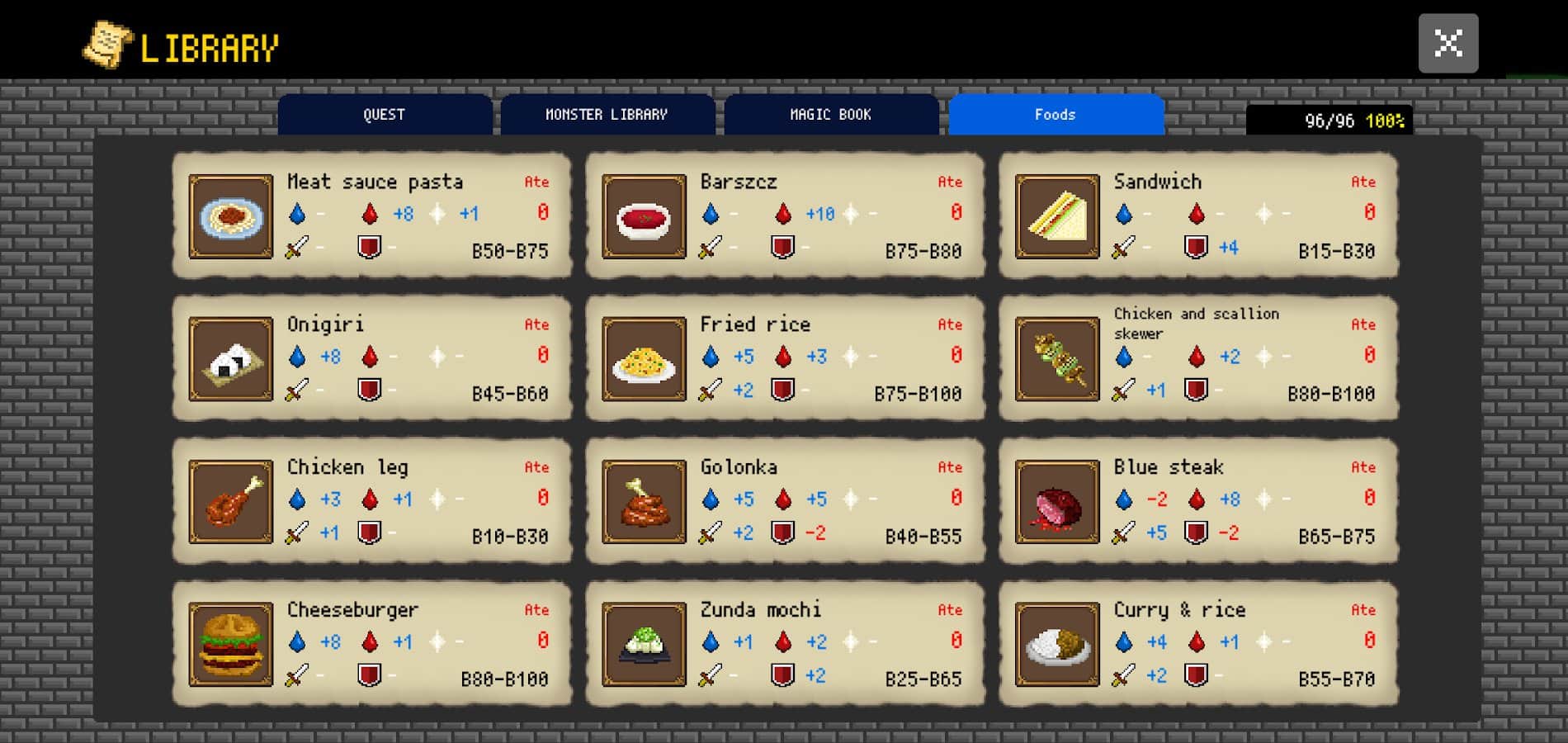Image resolution: width=1568 pixels, height=743 pixels.
Task: Choose the Cheeseburger entry
Action: (371, 644)
